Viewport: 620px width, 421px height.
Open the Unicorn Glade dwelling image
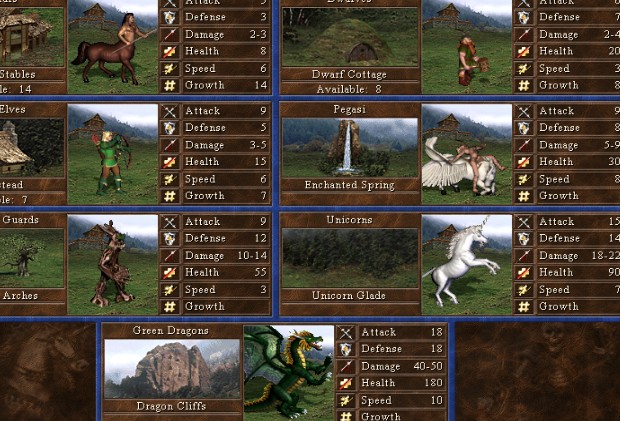(x=348, y=258)
